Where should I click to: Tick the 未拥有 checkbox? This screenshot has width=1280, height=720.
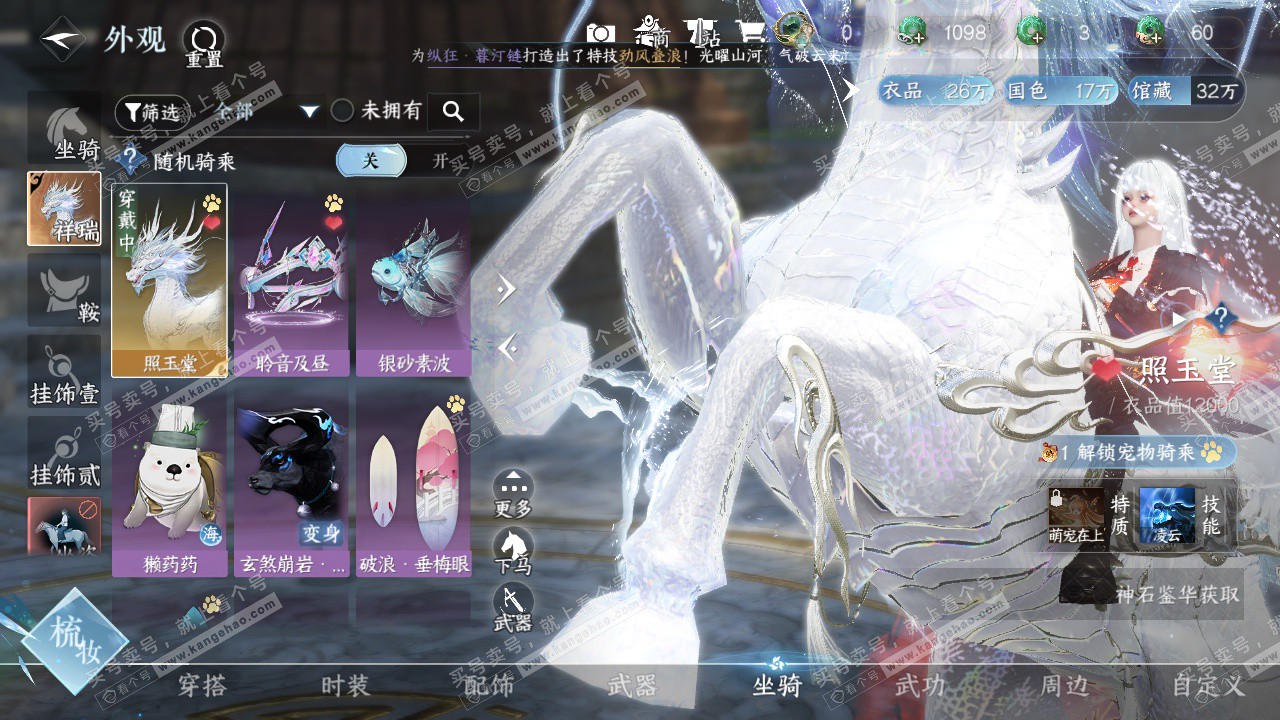[343, 111]
